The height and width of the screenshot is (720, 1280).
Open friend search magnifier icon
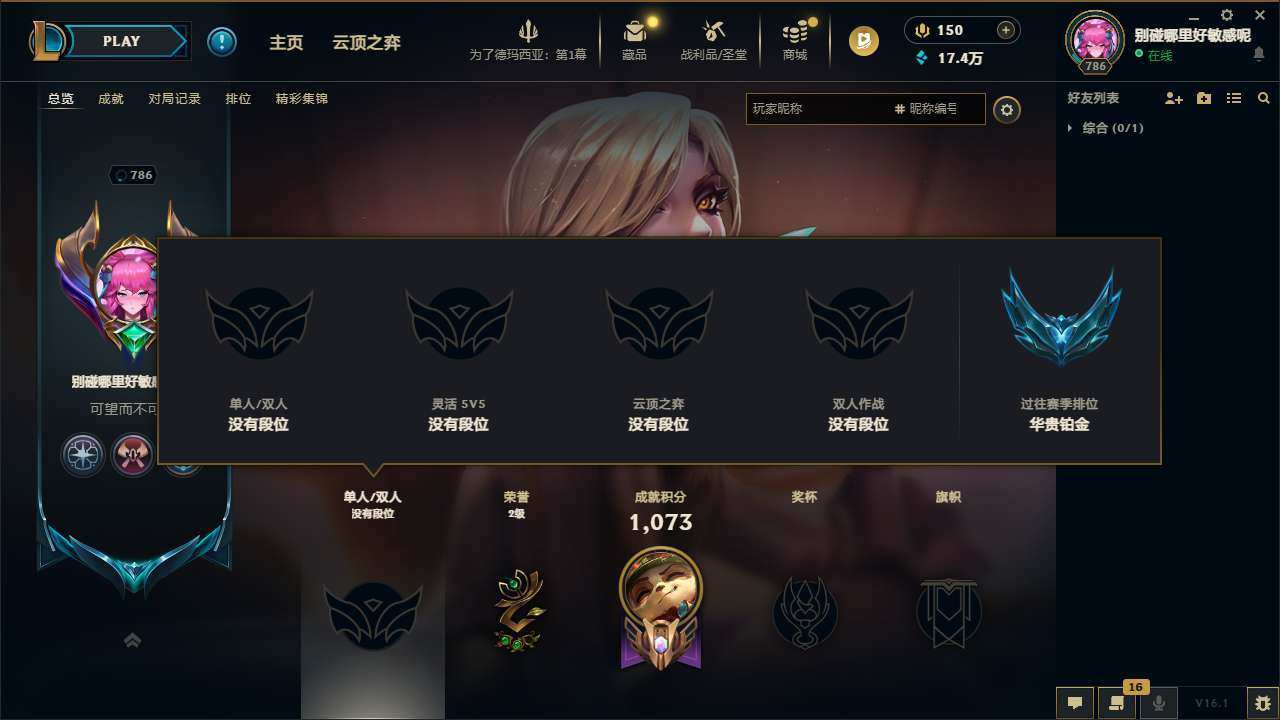[x=1263, y=98]
